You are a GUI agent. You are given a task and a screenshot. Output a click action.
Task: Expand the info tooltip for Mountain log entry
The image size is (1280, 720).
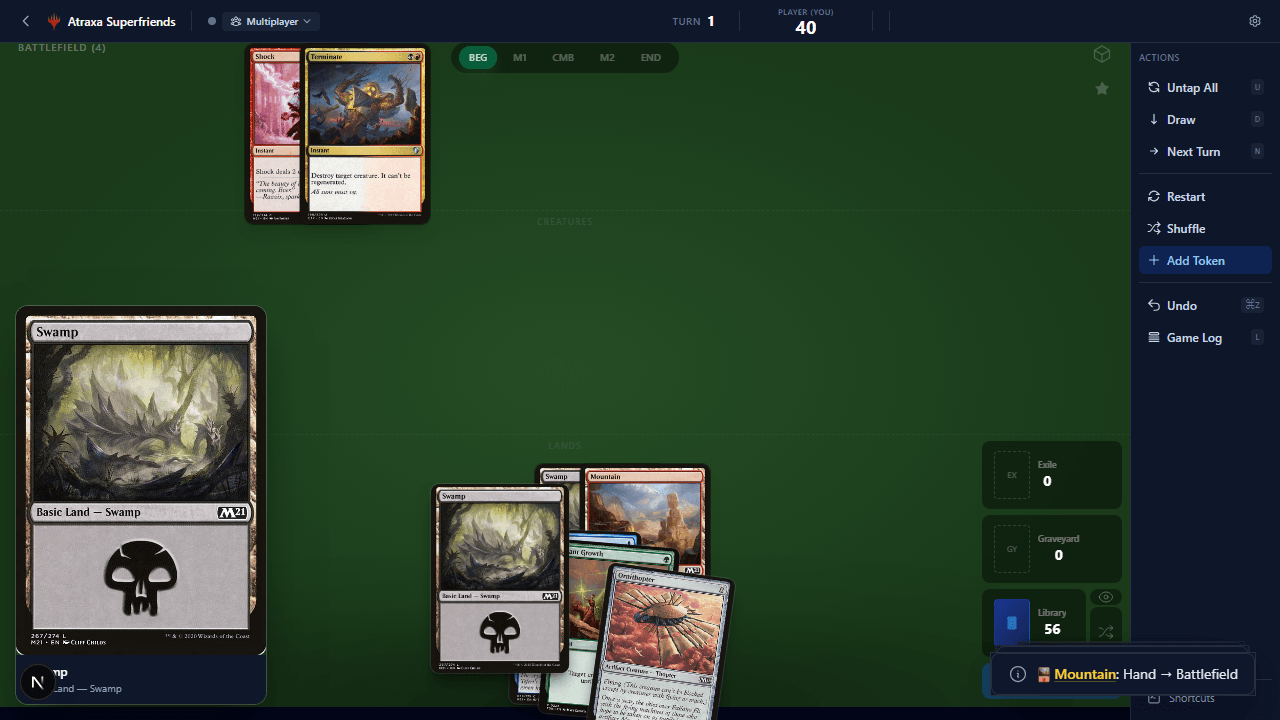click(1018, 674)
